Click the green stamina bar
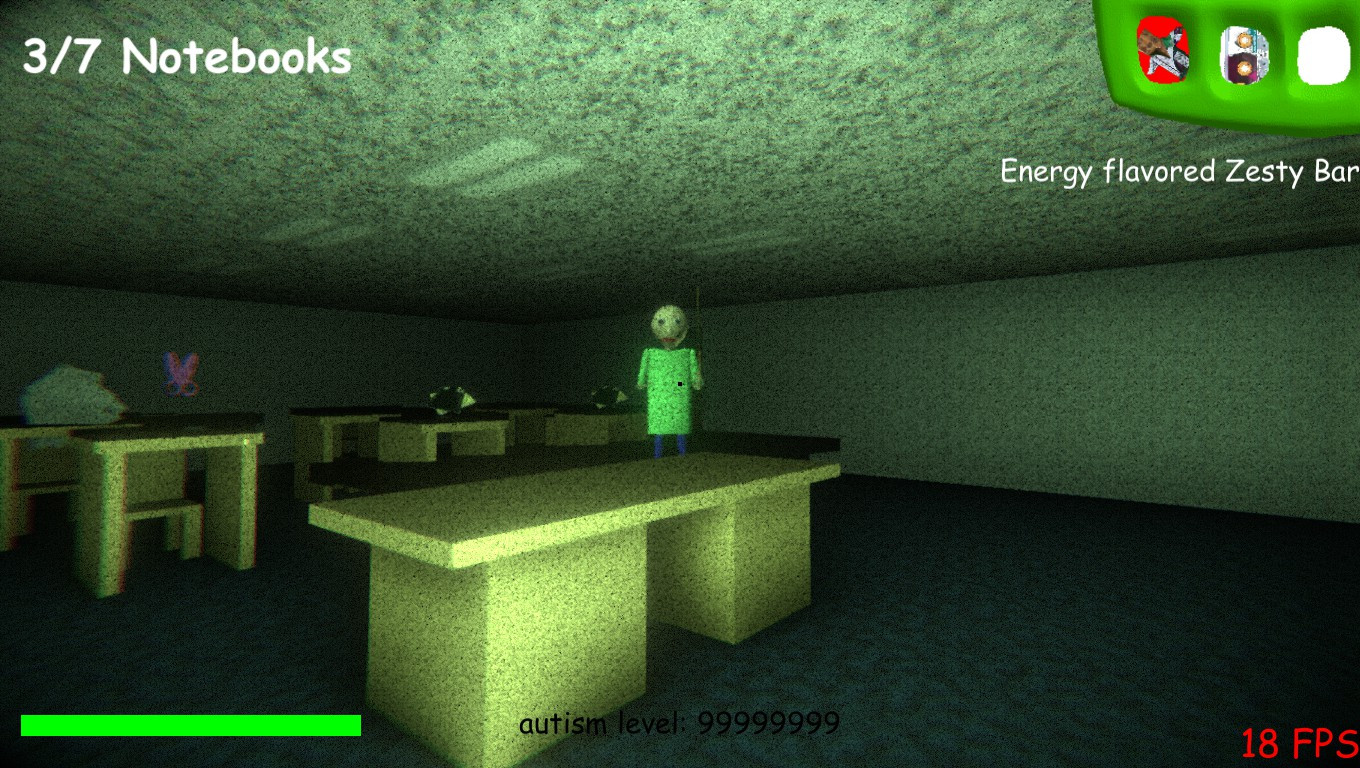1360x768 pixels. click(190, 725)
